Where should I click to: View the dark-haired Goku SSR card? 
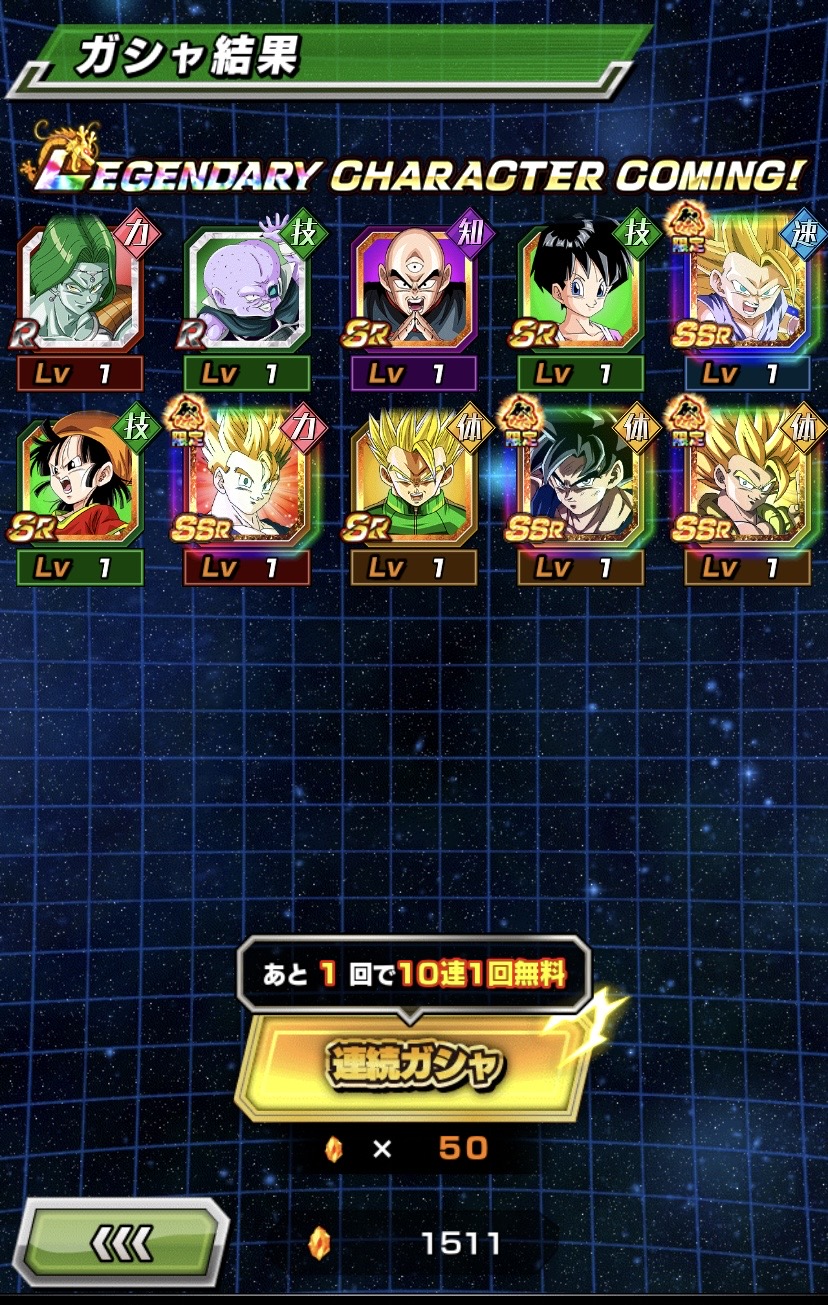(580, 482)
